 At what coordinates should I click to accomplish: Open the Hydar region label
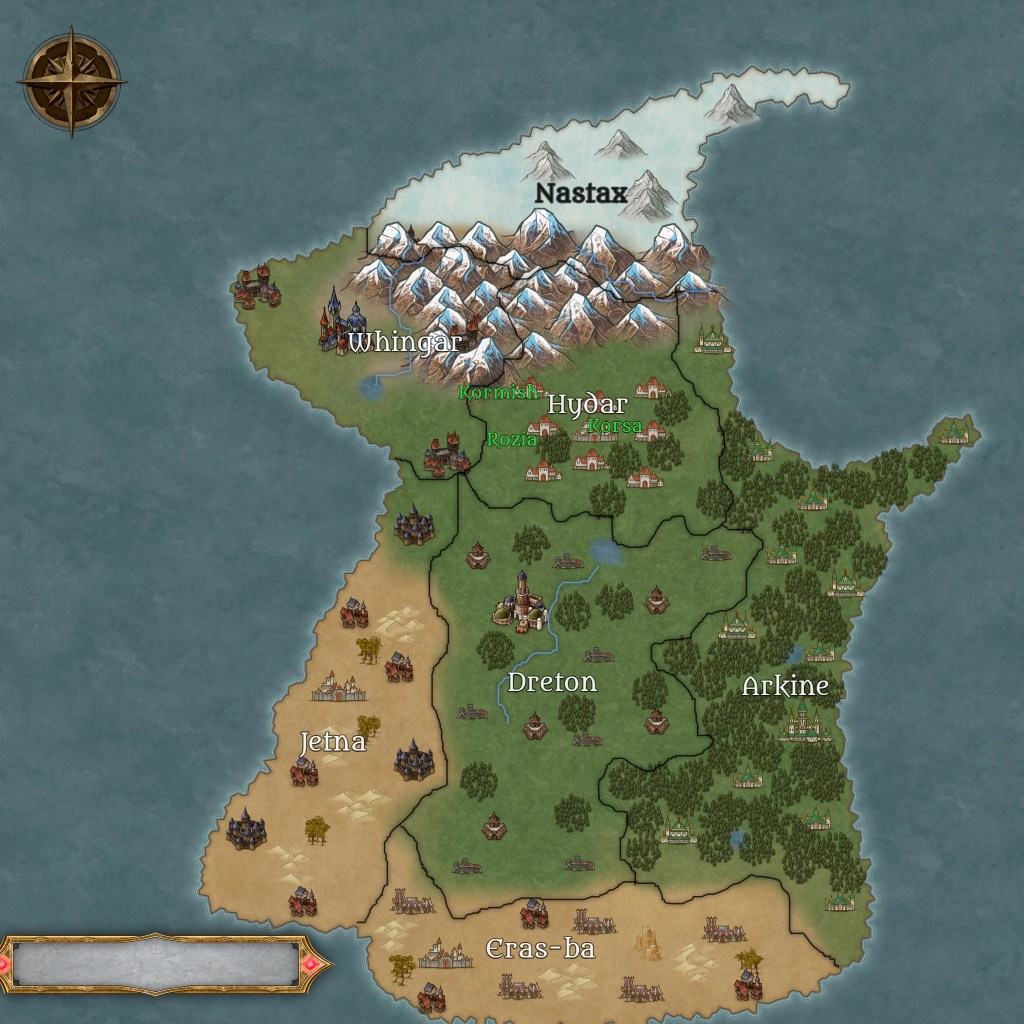(x=587, y=404)
